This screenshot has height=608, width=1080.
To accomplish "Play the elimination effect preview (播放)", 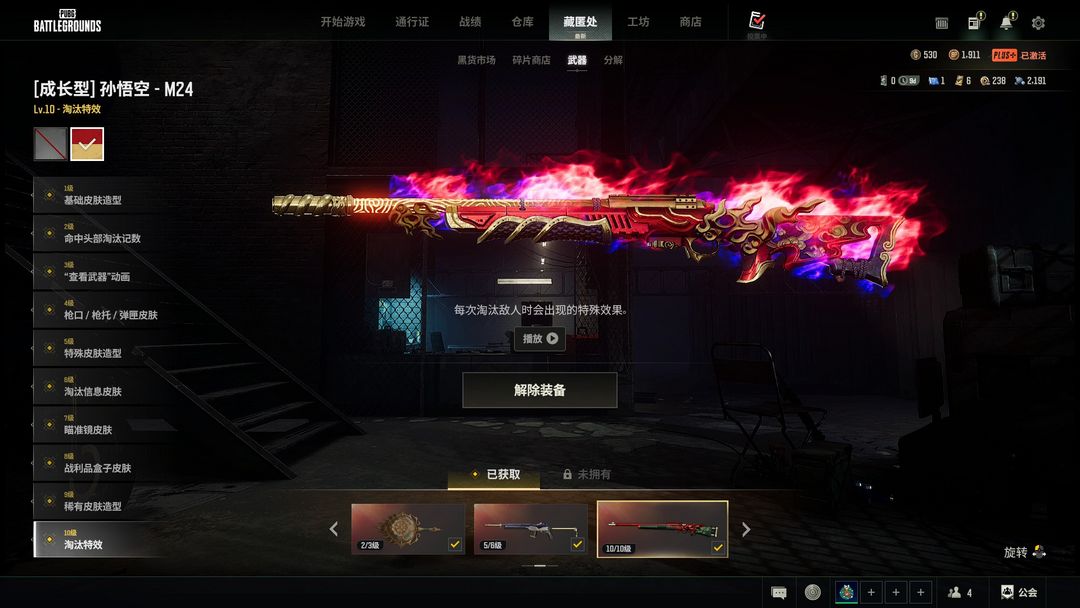I will (x=539, y=339).
